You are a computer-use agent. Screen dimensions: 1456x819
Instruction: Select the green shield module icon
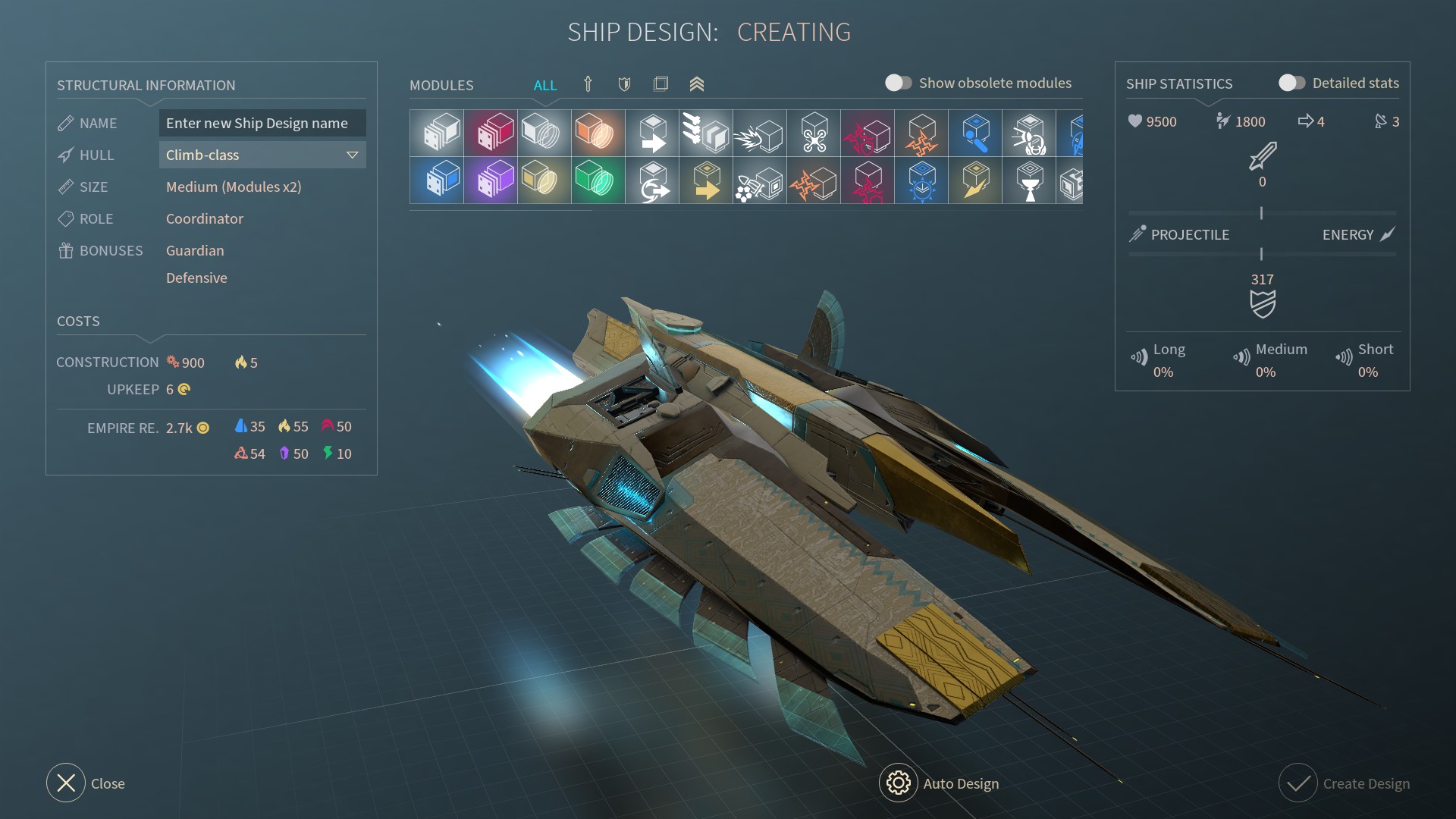598,180
